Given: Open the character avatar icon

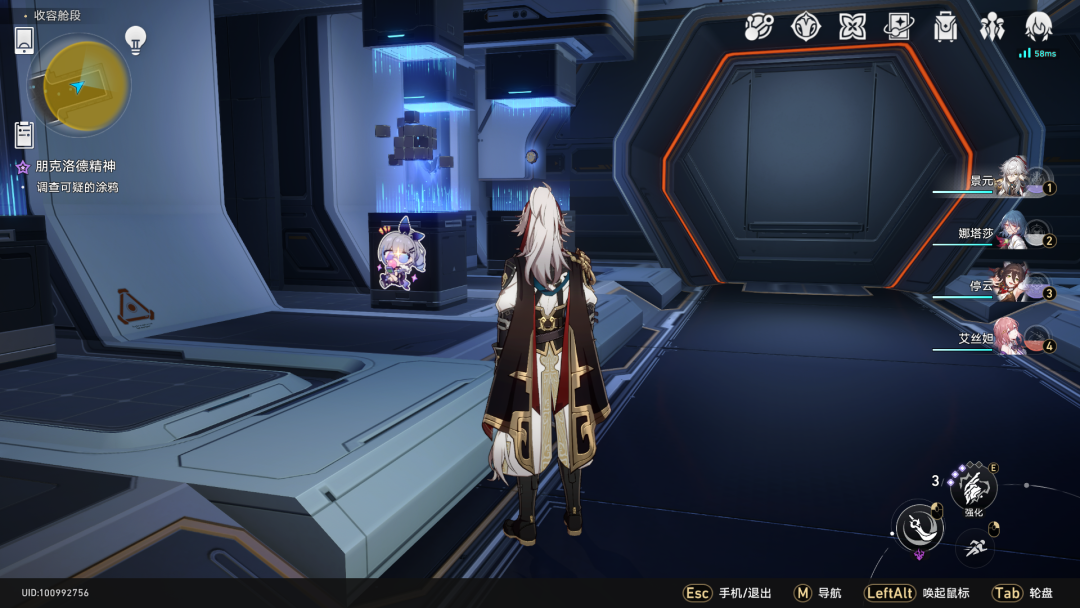Looking at the screenshot, I should tap(1038, 27).
